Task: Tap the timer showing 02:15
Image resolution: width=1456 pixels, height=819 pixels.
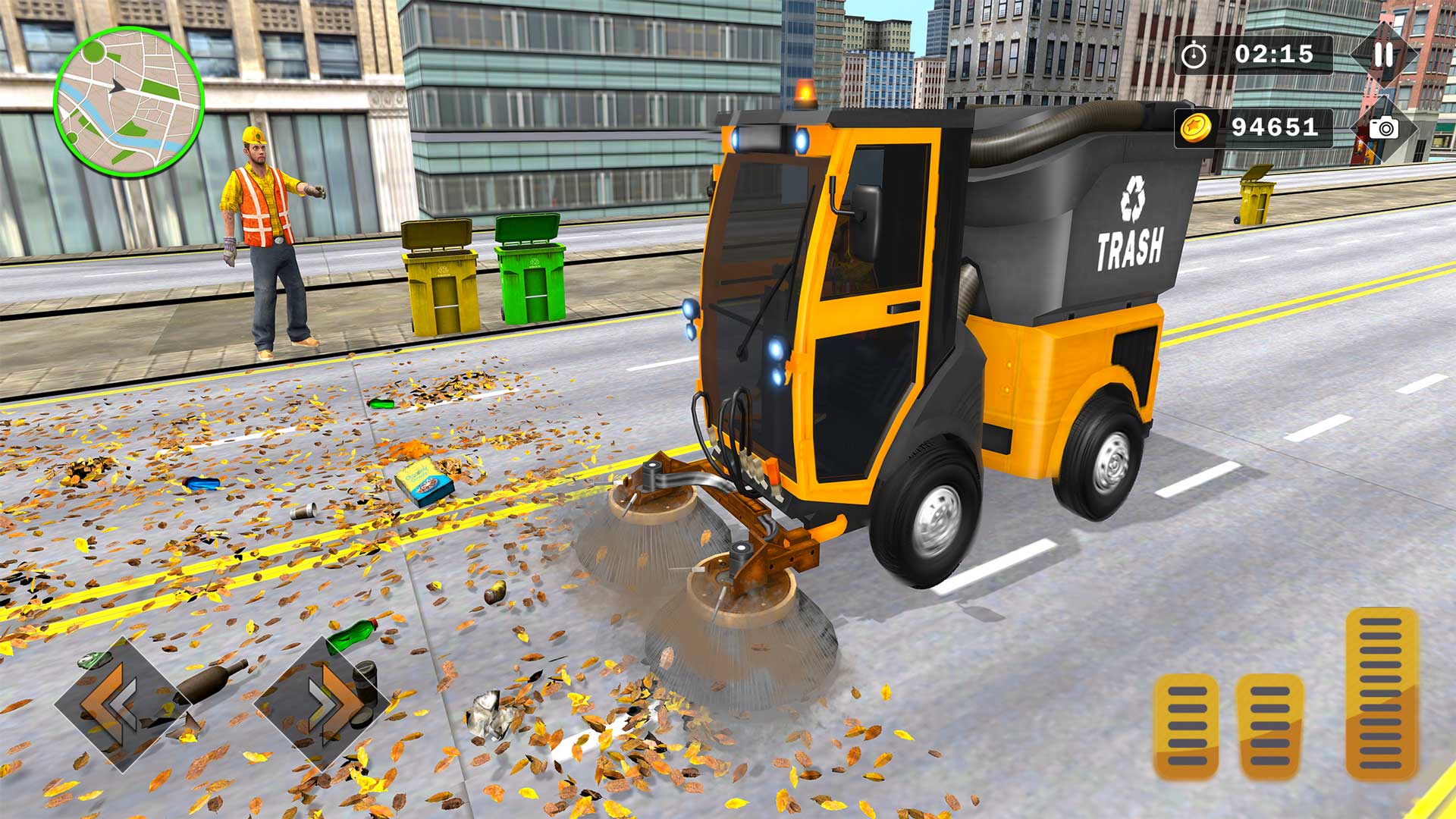Action: 1276,55
